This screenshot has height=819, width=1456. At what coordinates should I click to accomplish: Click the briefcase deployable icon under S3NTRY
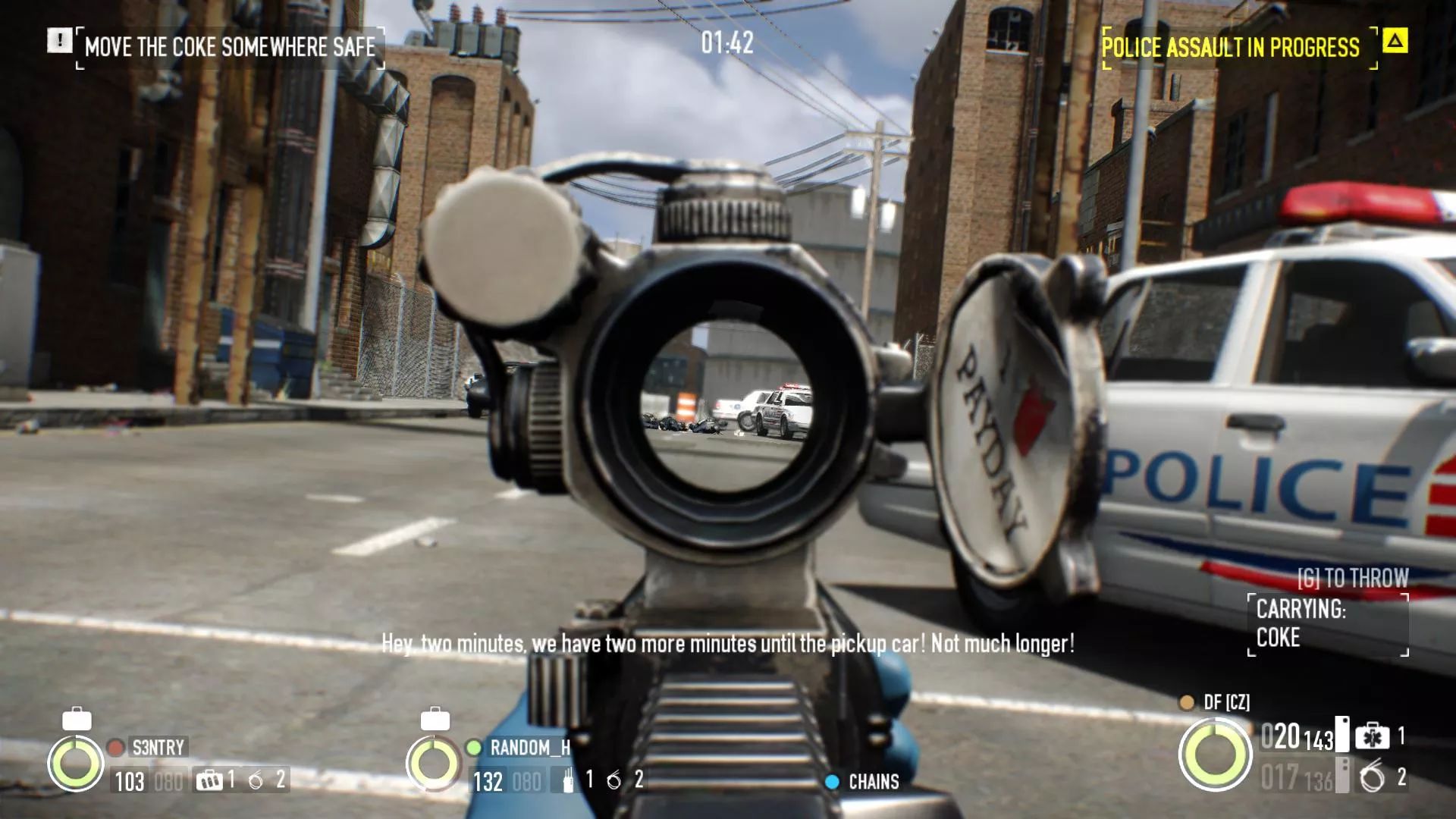coord(210,780)
